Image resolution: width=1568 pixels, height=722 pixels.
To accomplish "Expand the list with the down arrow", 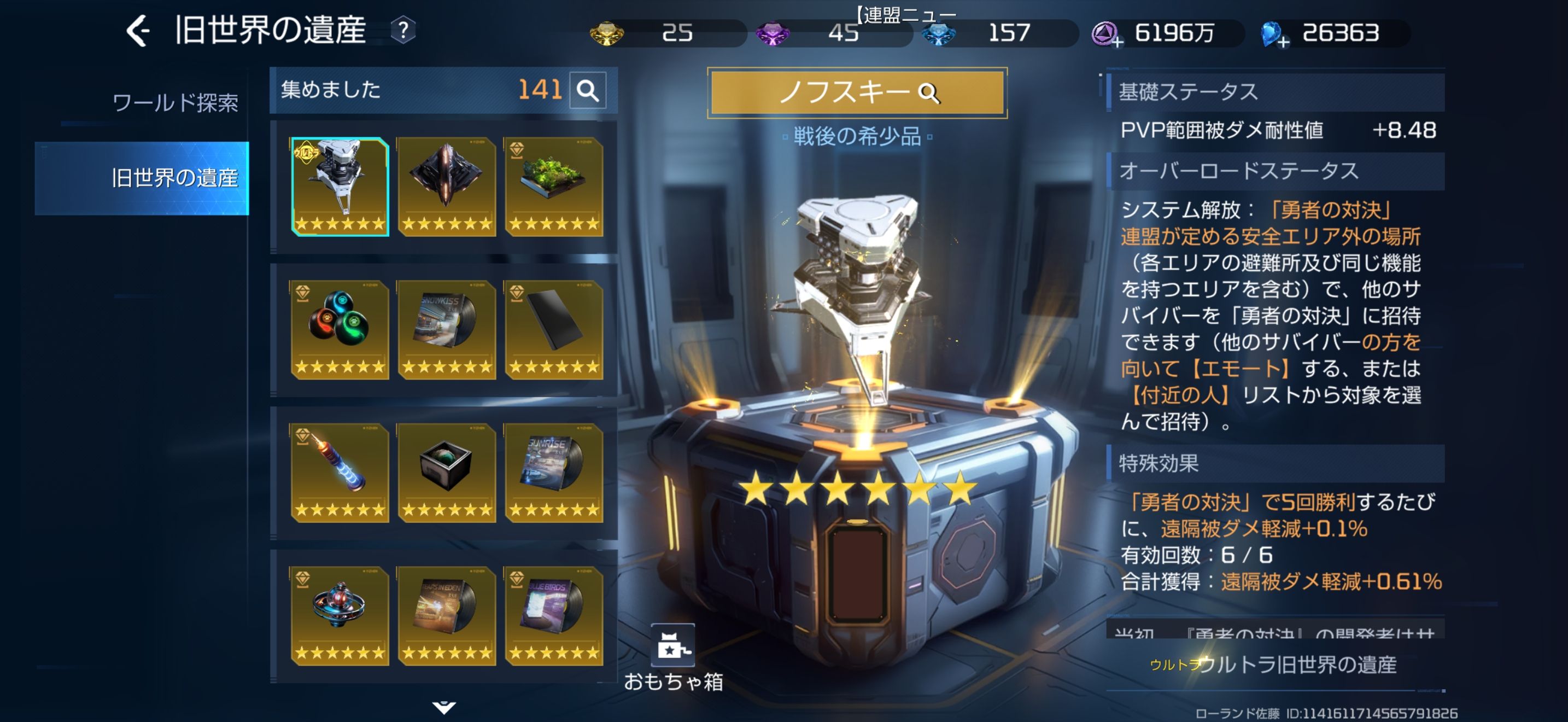I will tap(444, 707).
